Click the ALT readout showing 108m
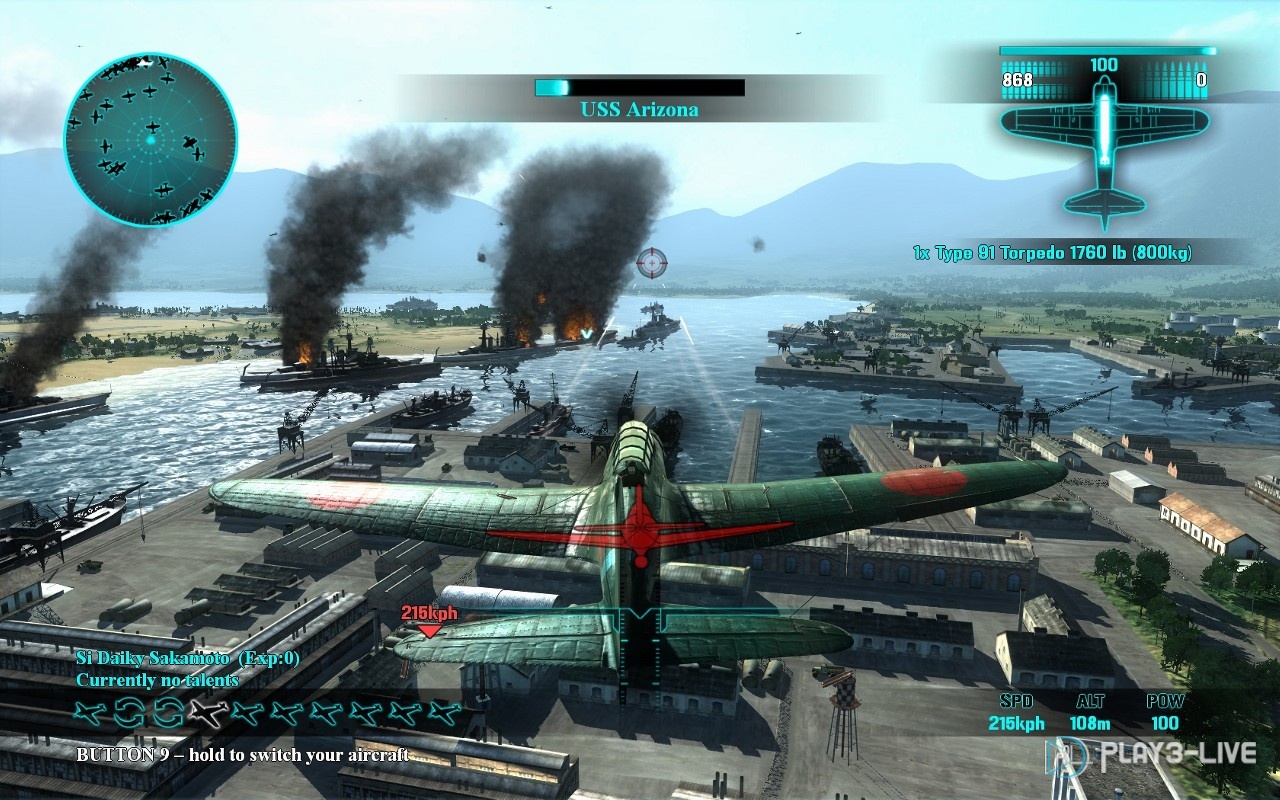The image size is (1280, 800). click(1090, 723)
